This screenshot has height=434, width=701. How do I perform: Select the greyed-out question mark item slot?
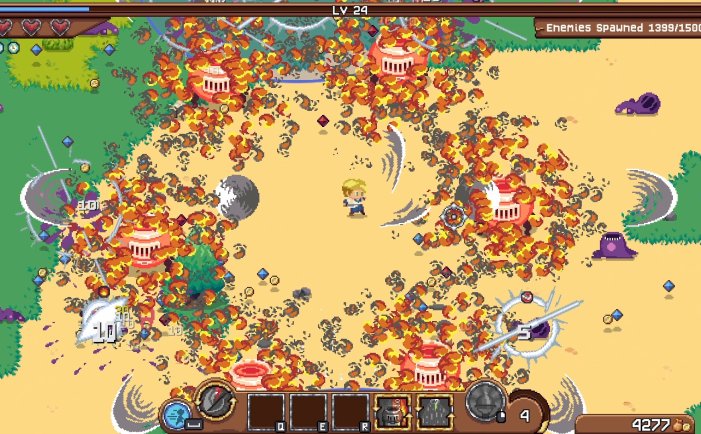(x=434, y=411)
